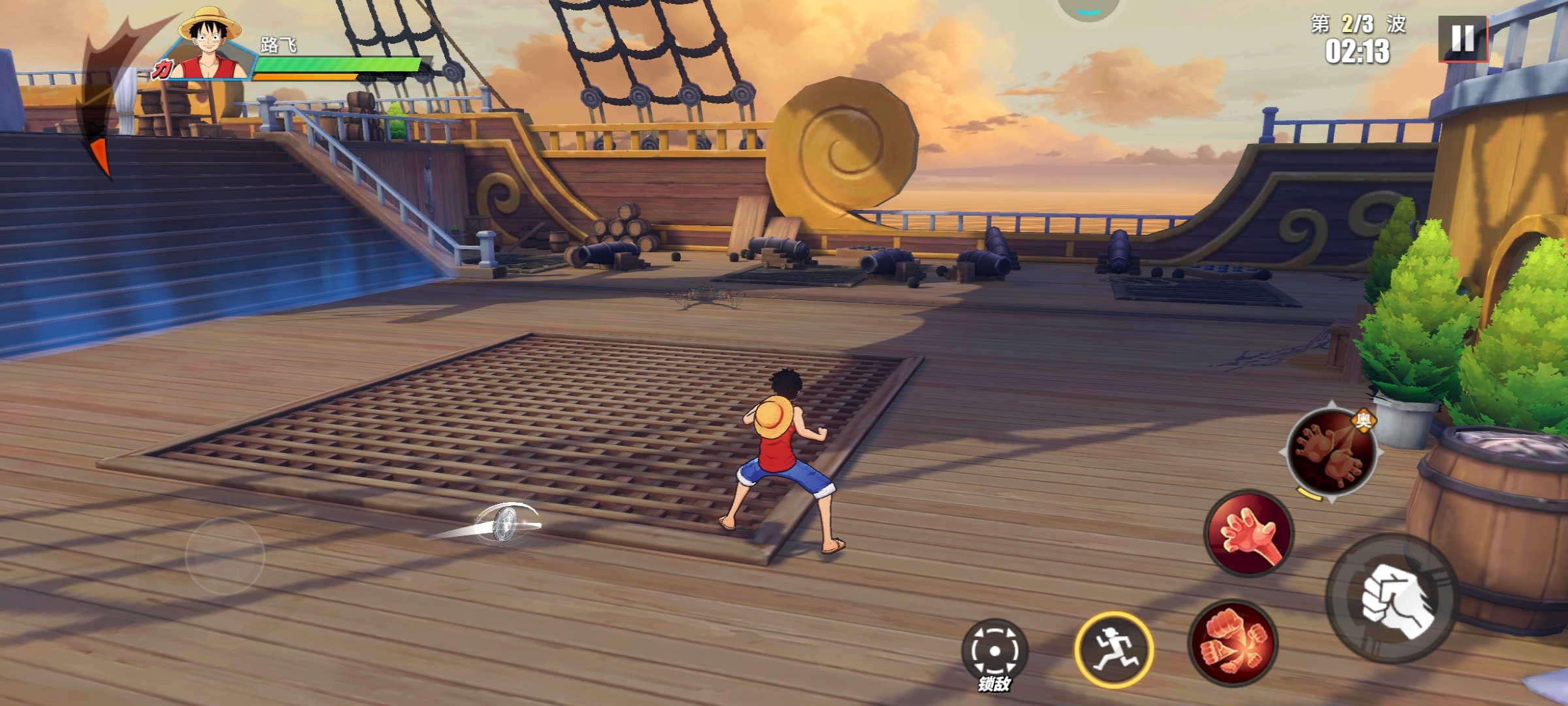Trigger the multi-fist barrage skill

click(1232, 643)
